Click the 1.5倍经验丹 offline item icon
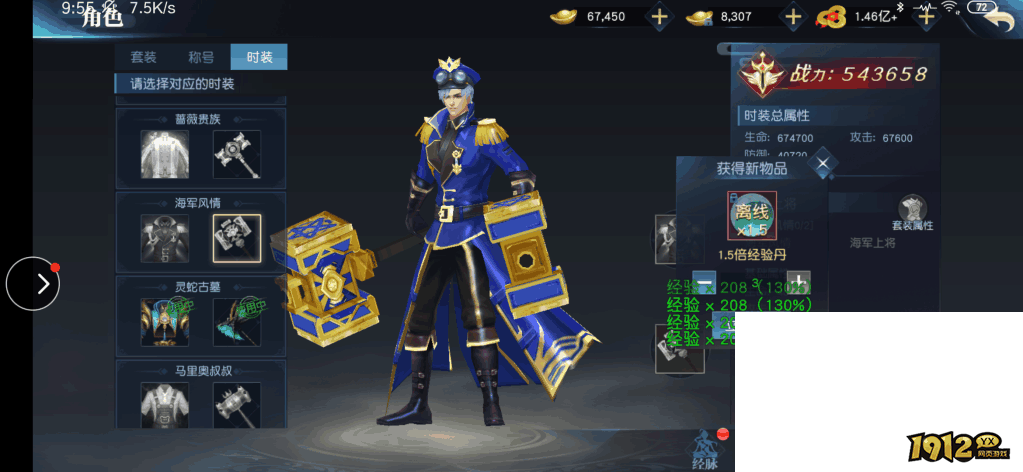Screen dimensions: 1023x472 (x=752, y=215)
